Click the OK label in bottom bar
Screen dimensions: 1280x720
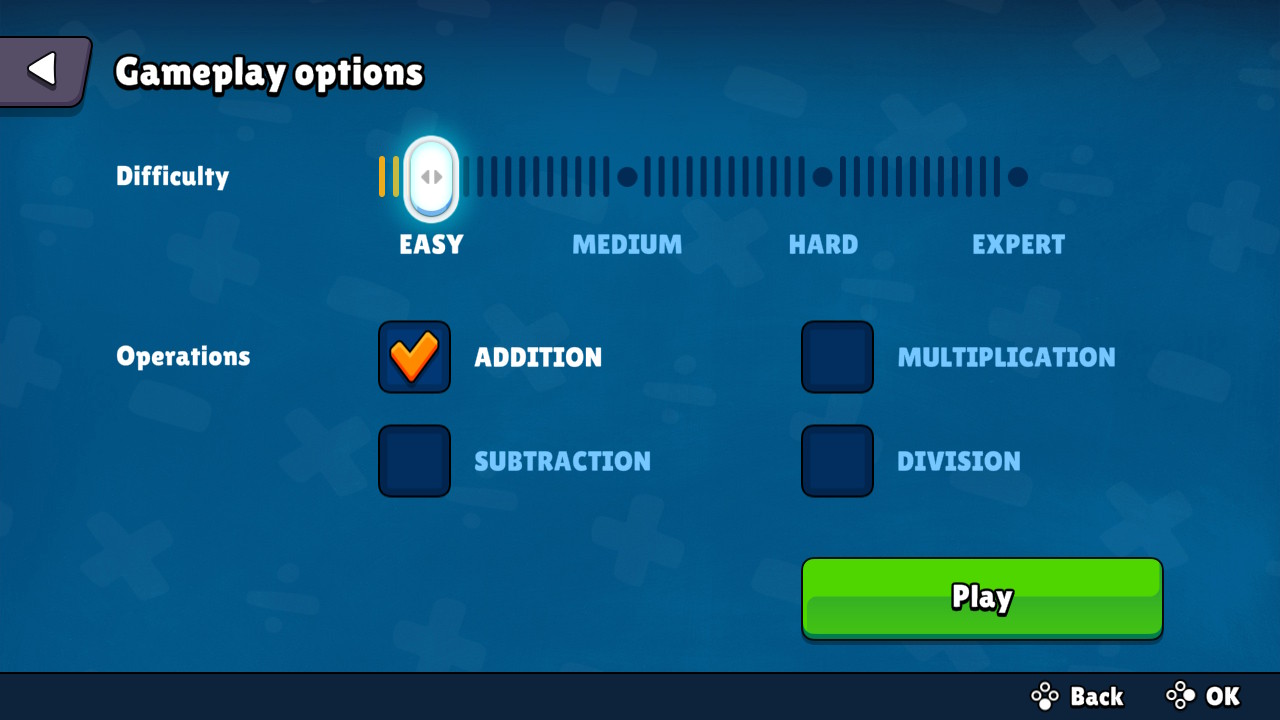[1222, 696]
